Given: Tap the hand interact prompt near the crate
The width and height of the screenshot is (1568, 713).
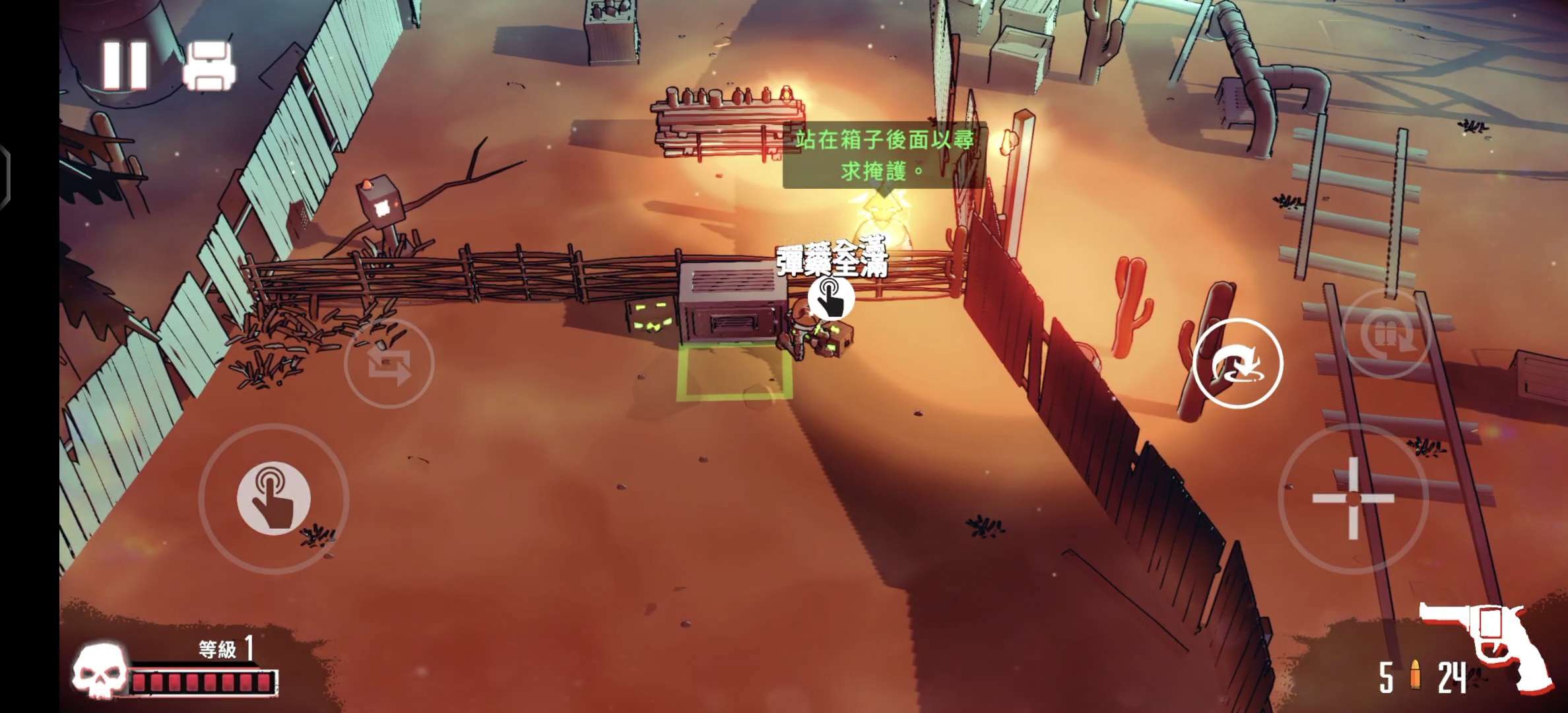Looking at the screenshot, I should [831, 298].
